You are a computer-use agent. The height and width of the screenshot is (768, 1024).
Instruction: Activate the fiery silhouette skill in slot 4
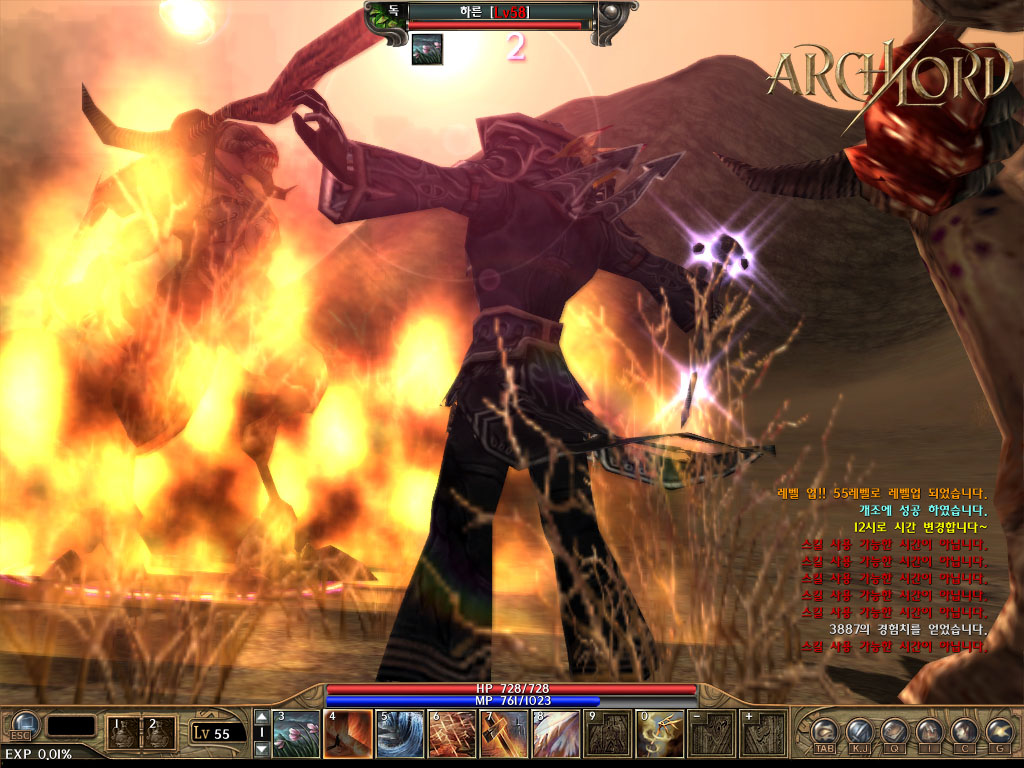tap(348, 734)
